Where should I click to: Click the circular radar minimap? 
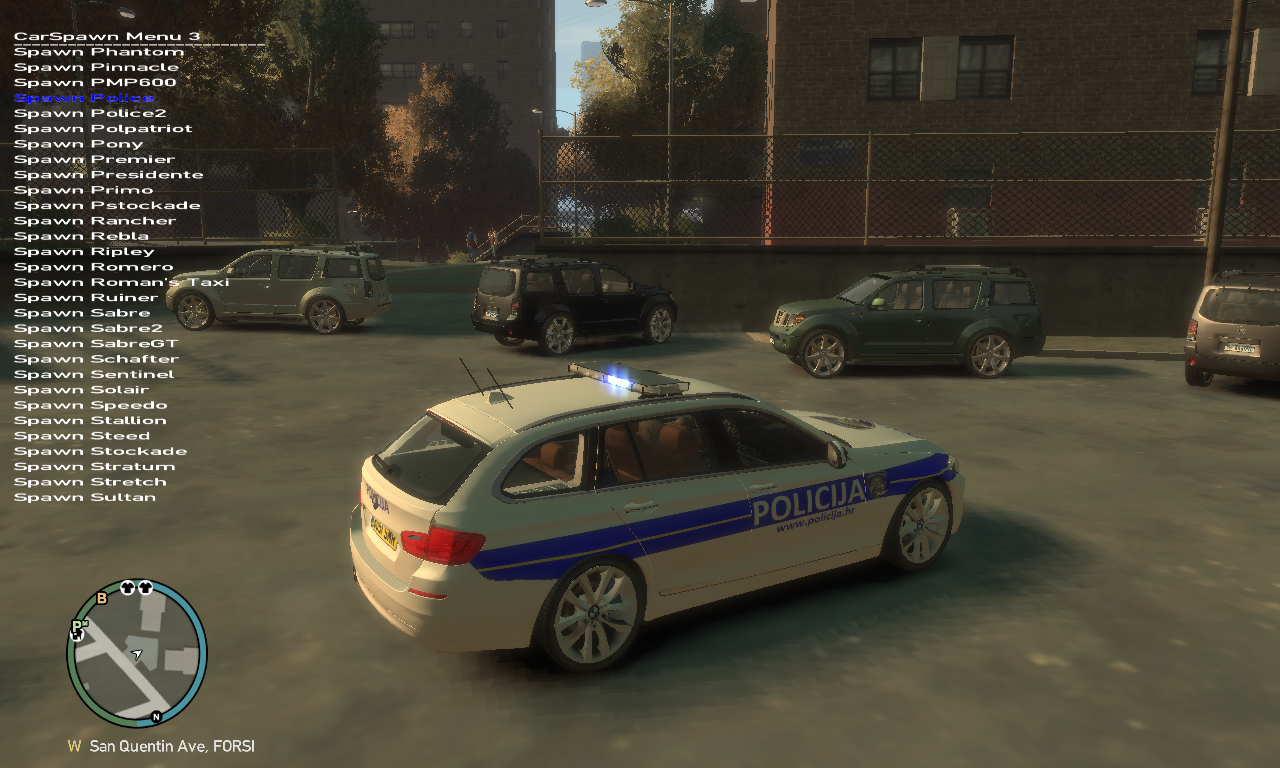(137, 653)
